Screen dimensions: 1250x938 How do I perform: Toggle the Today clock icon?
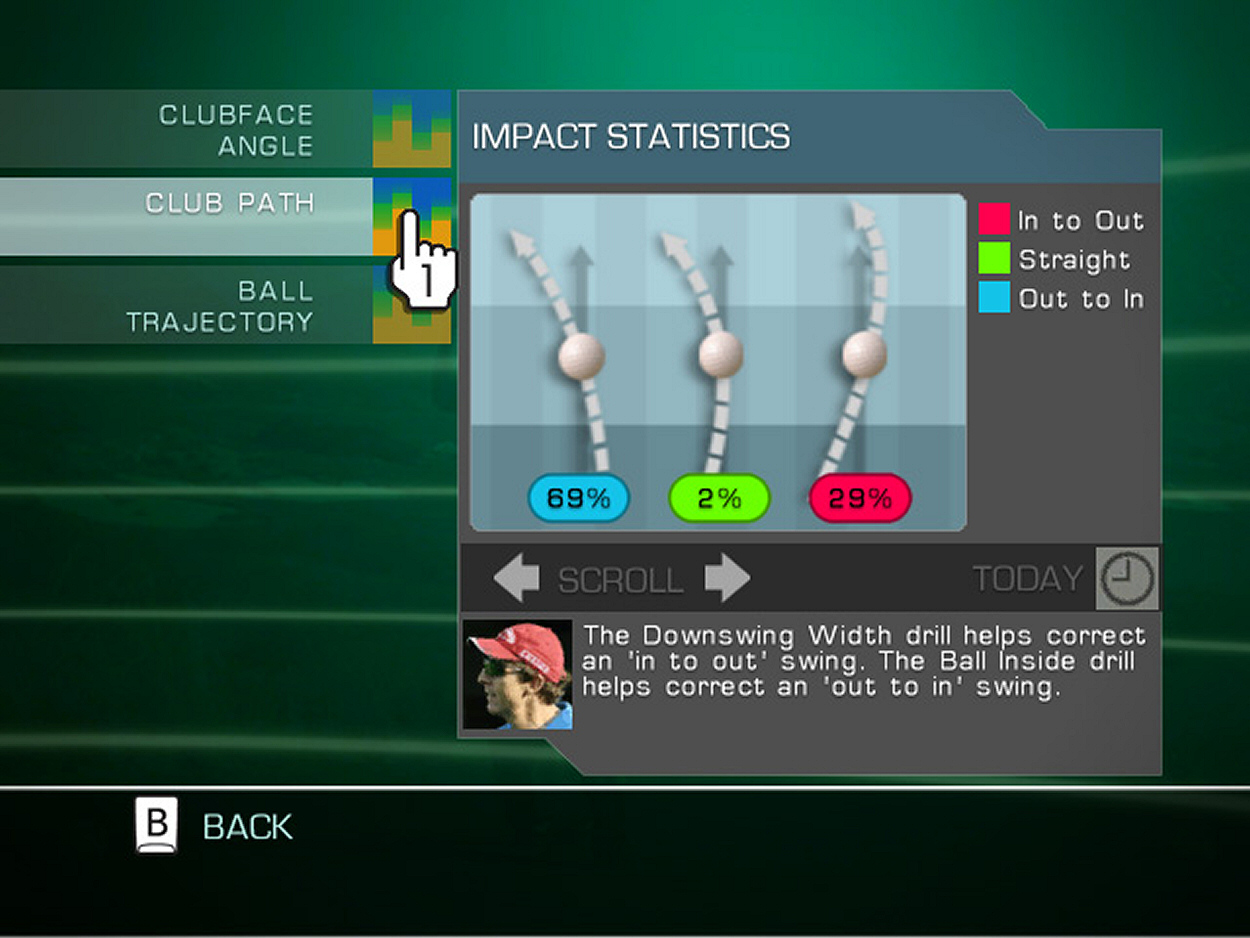click(x=1127, y=579)
